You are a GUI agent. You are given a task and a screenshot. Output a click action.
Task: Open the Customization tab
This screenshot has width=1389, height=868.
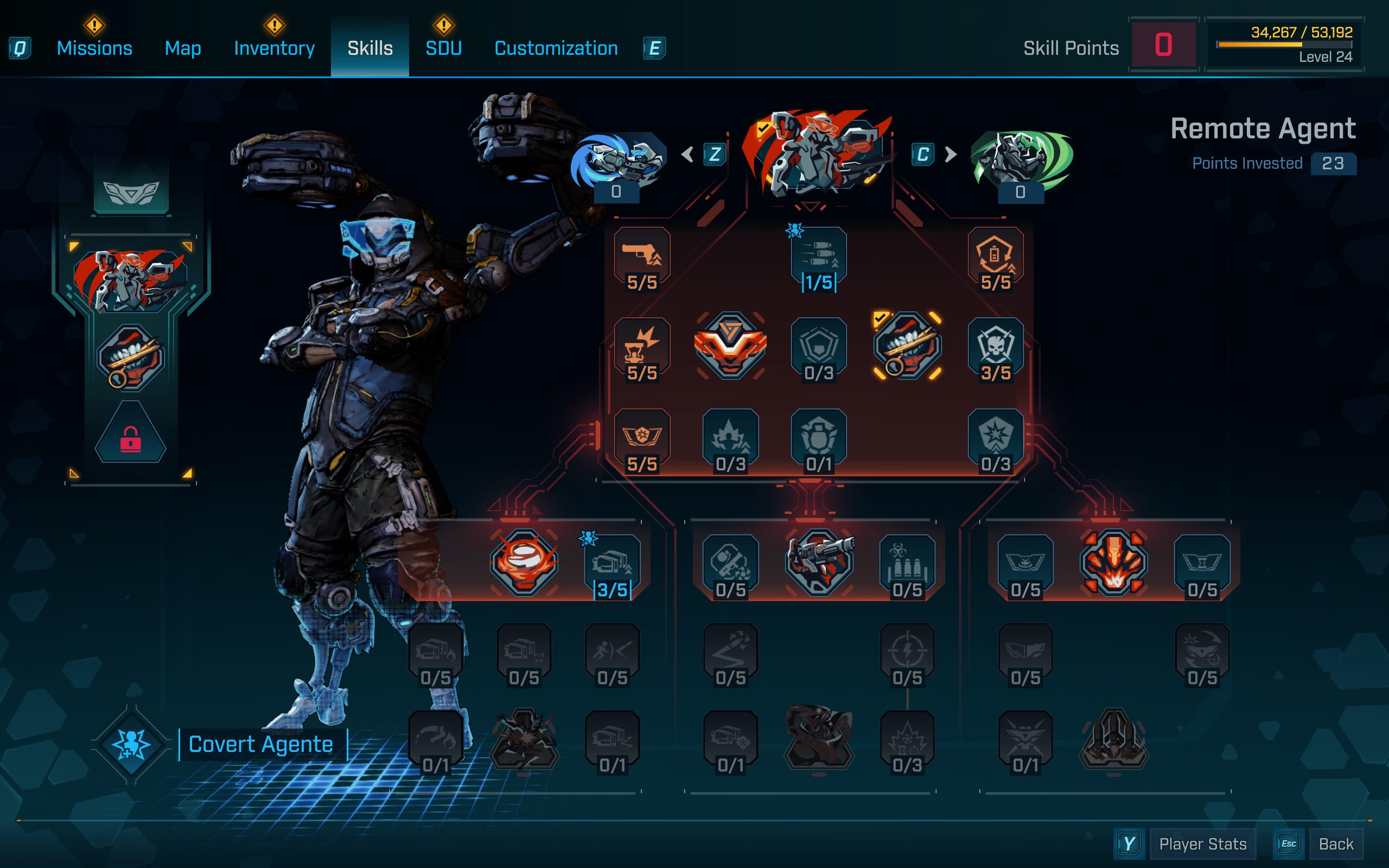(556, 48)
